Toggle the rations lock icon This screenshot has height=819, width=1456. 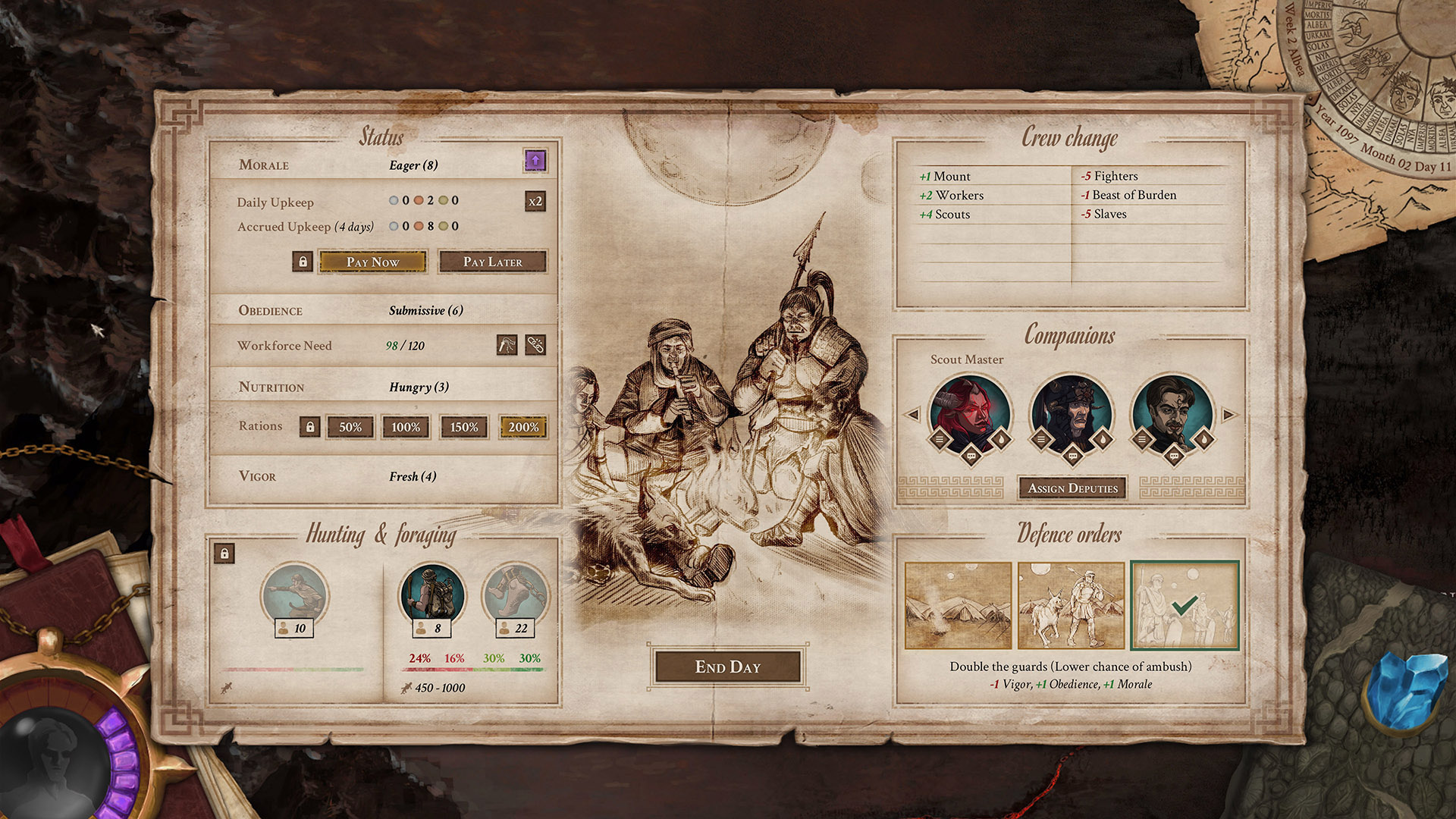tap(309, 427)
